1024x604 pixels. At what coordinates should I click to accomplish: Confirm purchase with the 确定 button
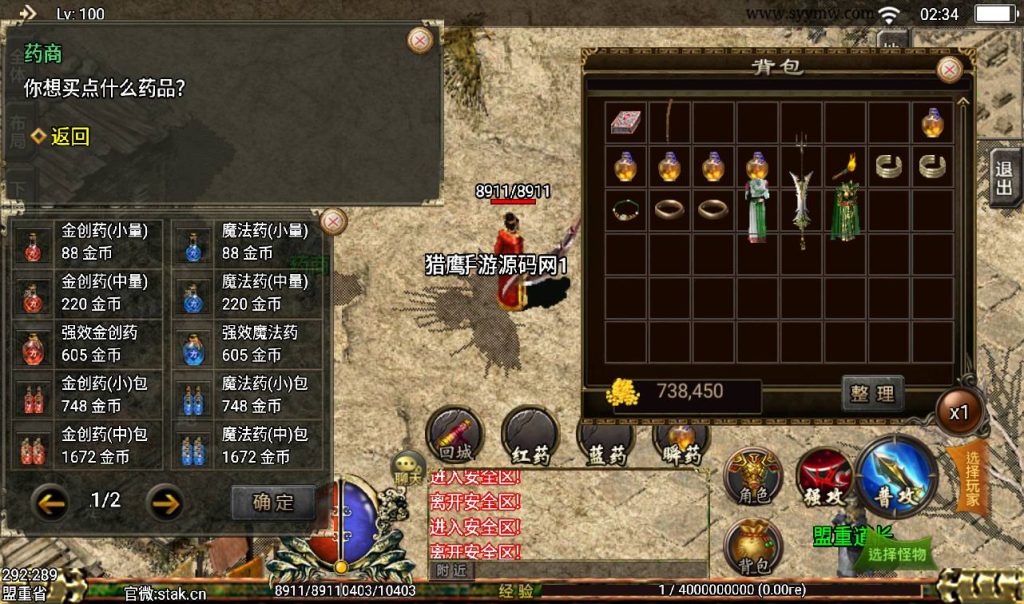(x=272, y=502)
